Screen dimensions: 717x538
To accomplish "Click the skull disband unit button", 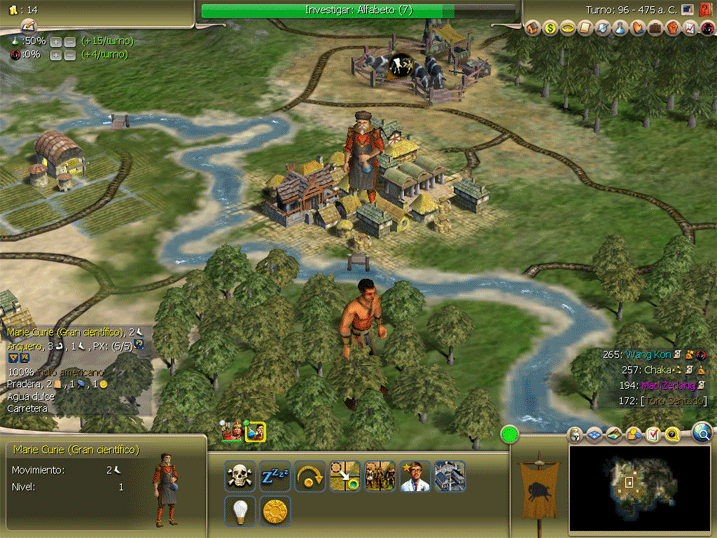I will coord(241,476).
